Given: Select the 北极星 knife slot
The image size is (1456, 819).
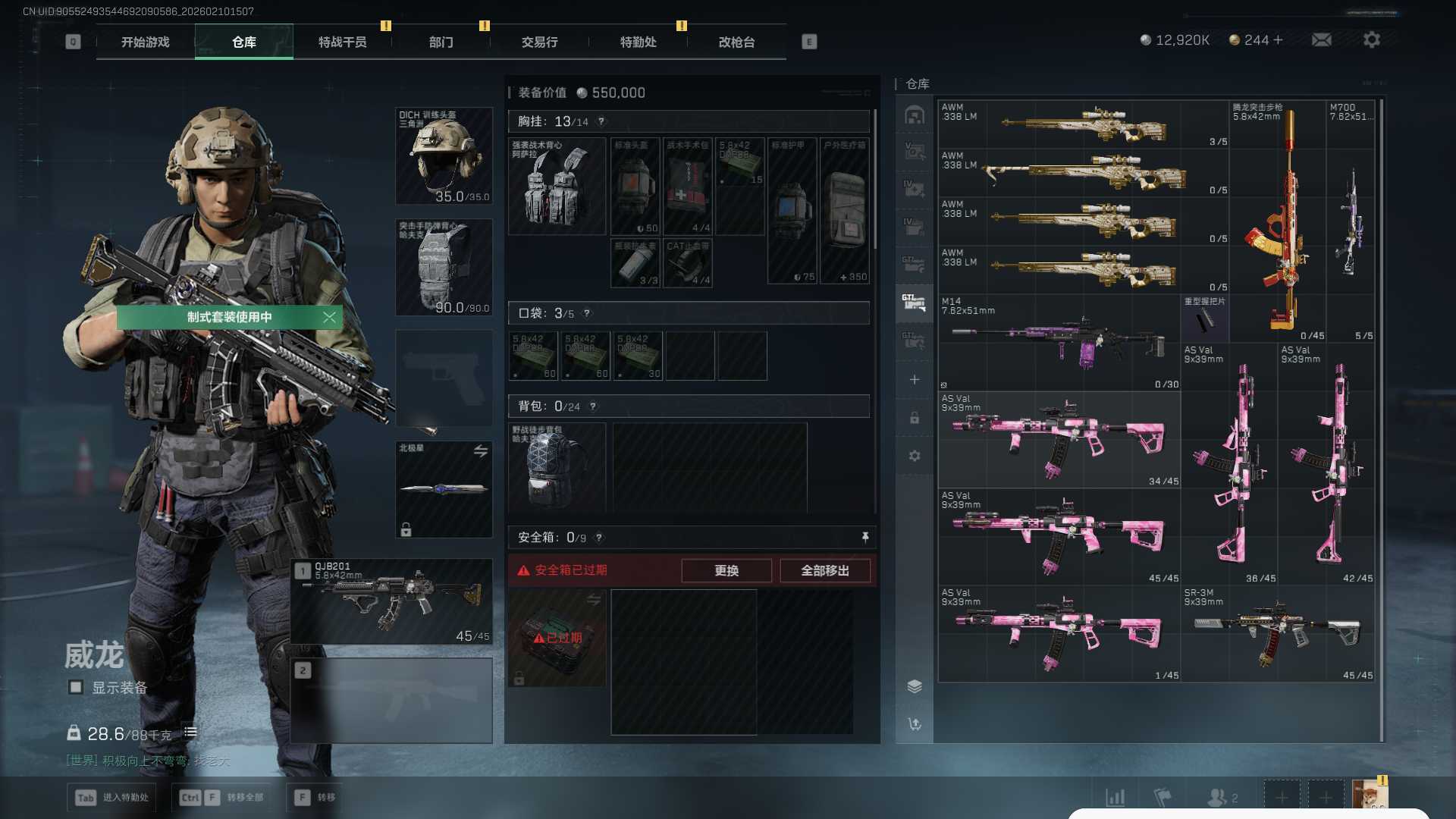Looking at the screenshot, I should (444, 489).
